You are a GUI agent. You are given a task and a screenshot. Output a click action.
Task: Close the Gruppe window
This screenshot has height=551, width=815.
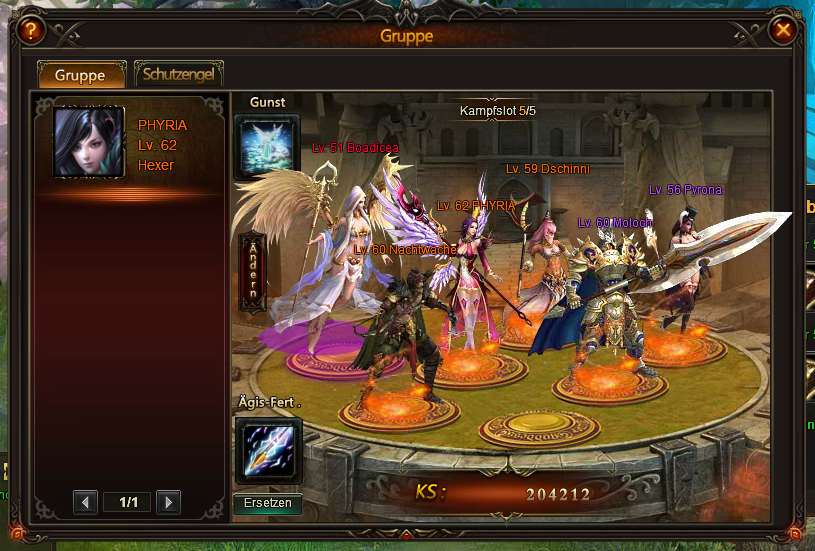(x=783, y=31)
